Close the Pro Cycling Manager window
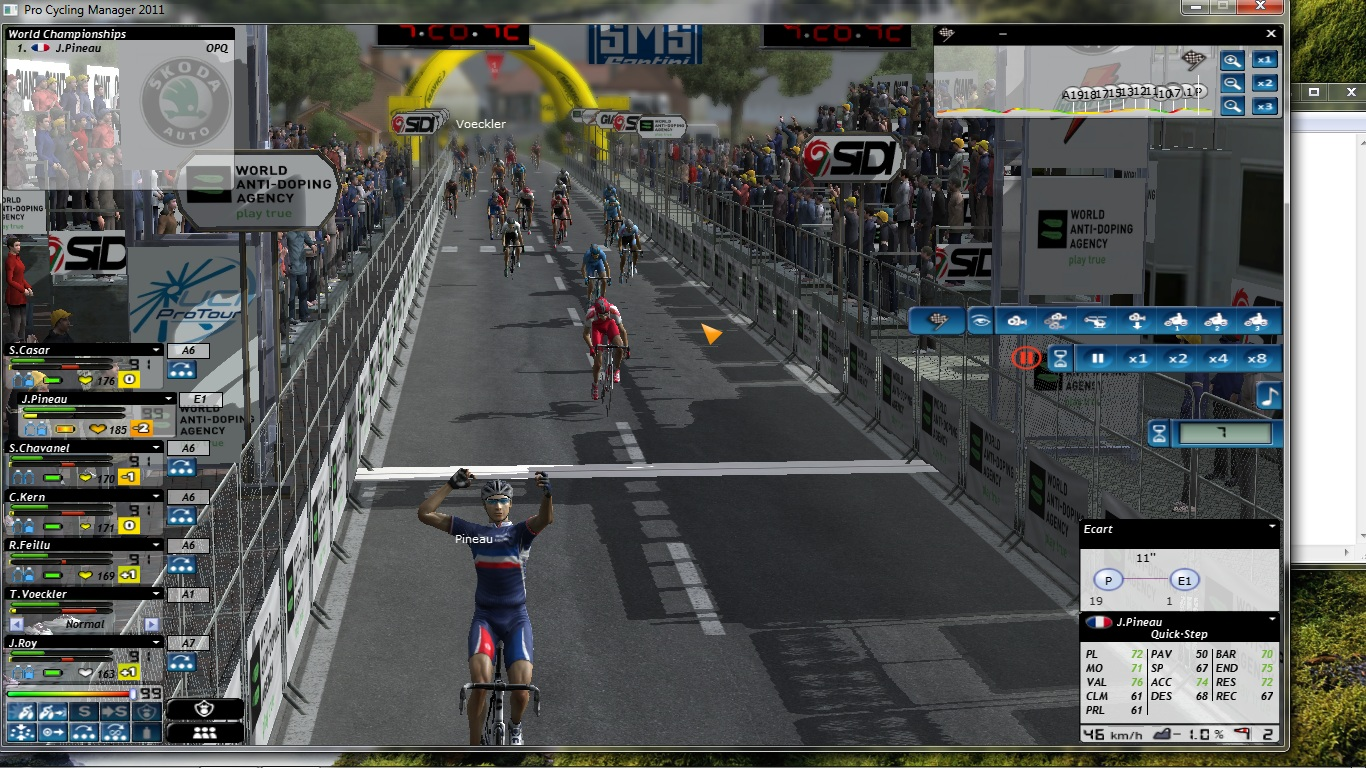Viewport: 1366px width, 768px height. click(1262, 7)
